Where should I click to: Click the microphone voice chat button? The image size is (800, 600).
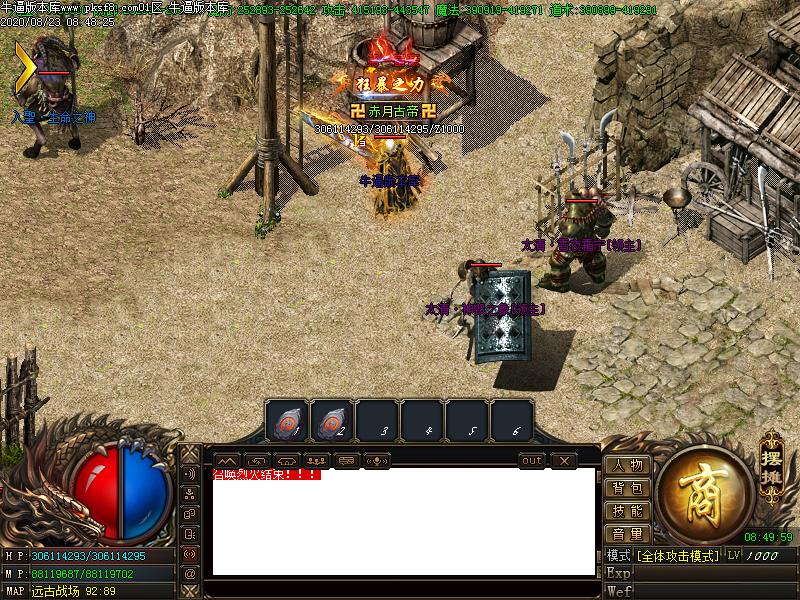378,460
